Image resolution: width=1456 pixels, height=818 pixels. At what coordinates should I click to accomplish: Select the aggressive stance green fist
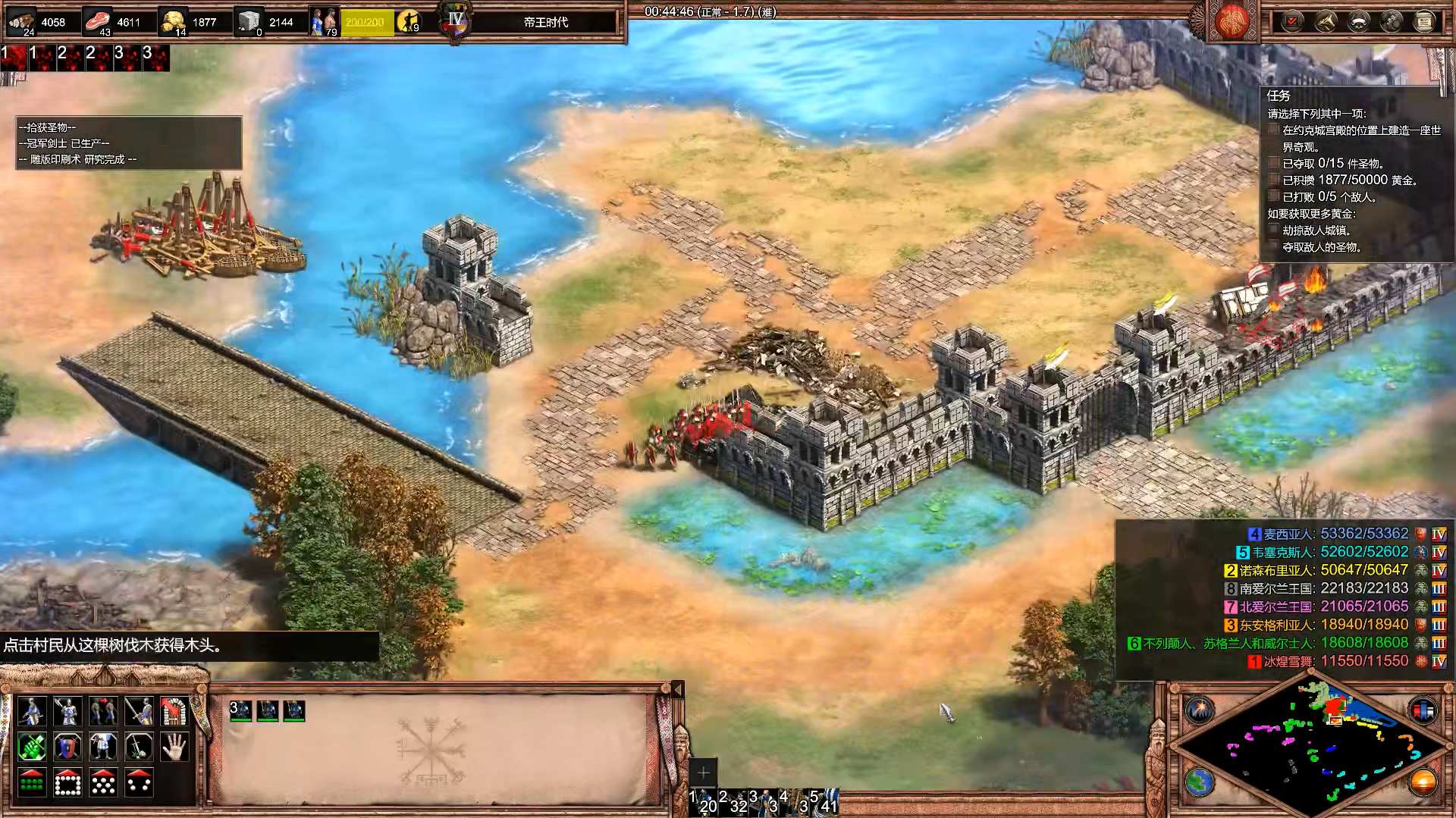coord(32,747)
